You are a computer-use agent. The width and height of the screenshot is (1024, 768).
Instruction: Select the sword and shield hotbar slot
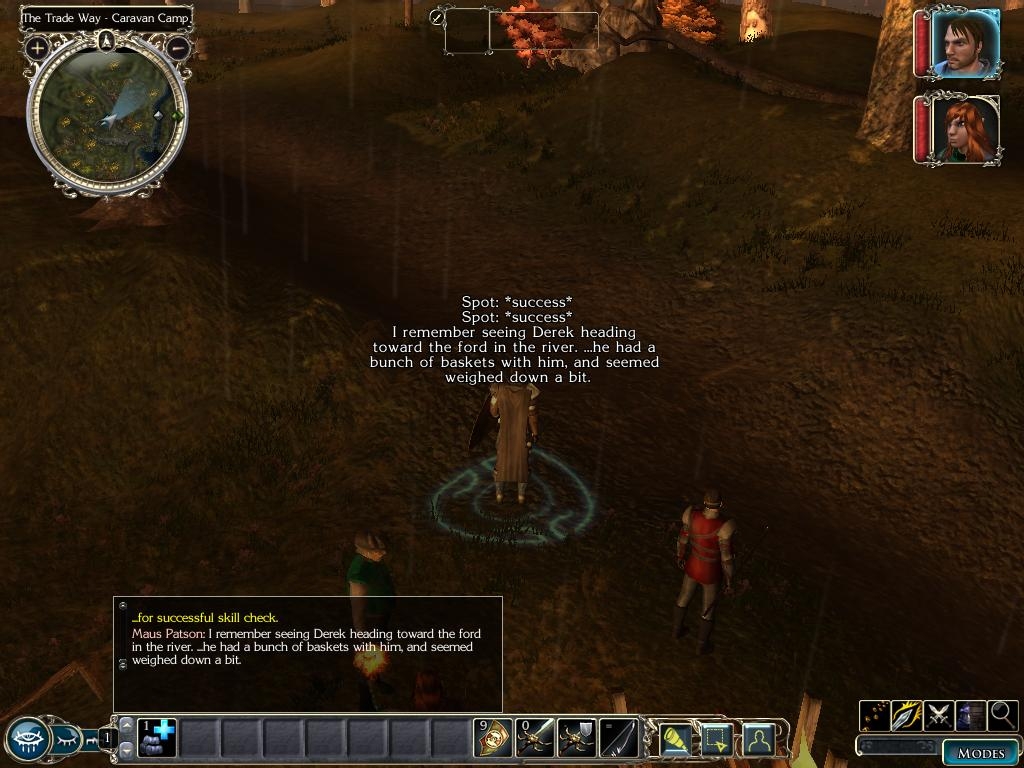click(x=576, y=738)
